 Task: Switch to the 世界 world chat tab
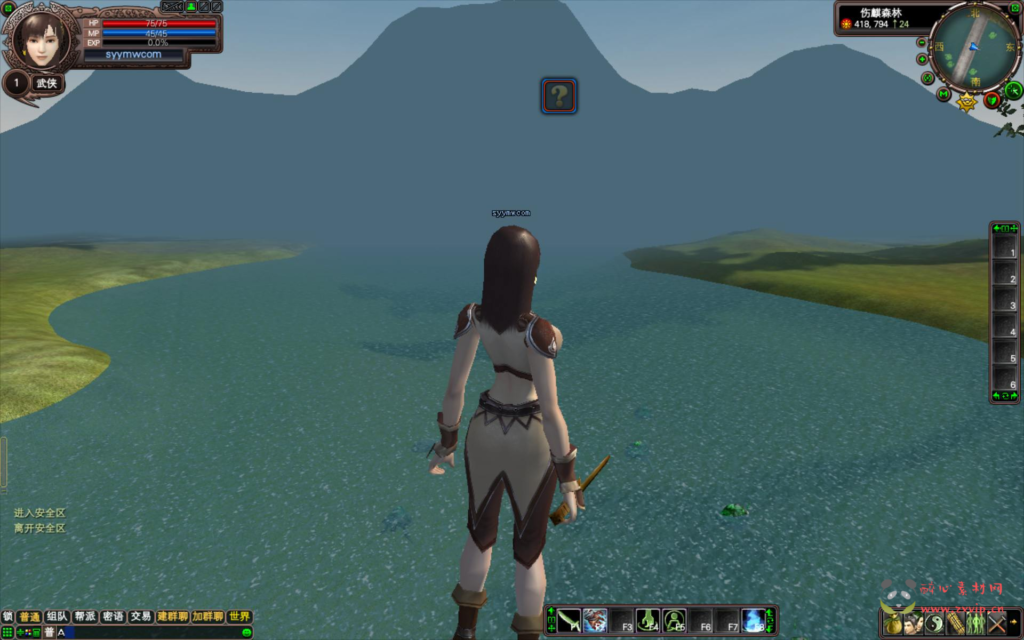[x=239, y=617]
